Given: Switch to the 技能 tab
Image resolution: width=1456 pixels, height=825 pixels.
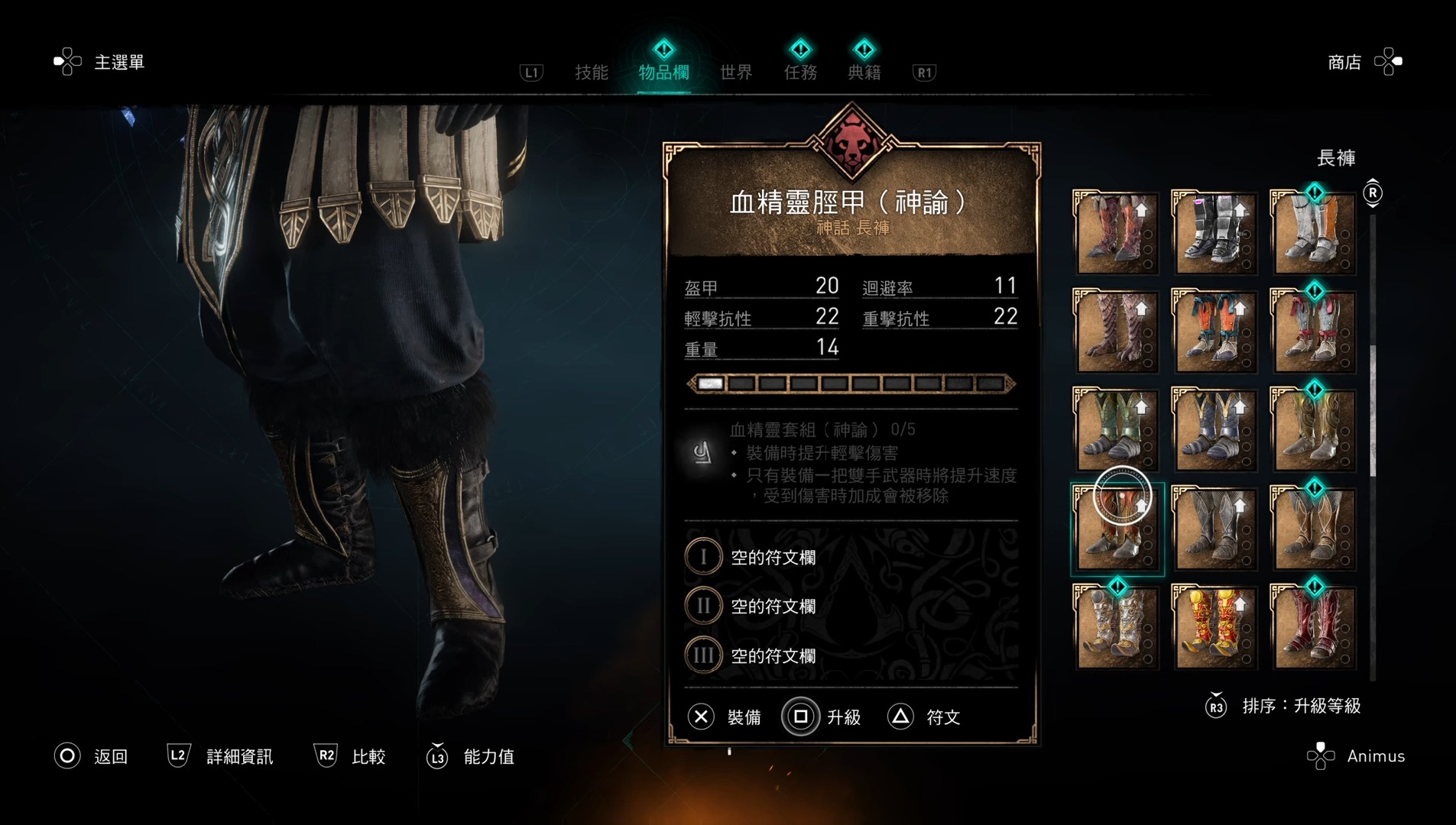Looking at the screenshot, I should (x=591, y=73).
